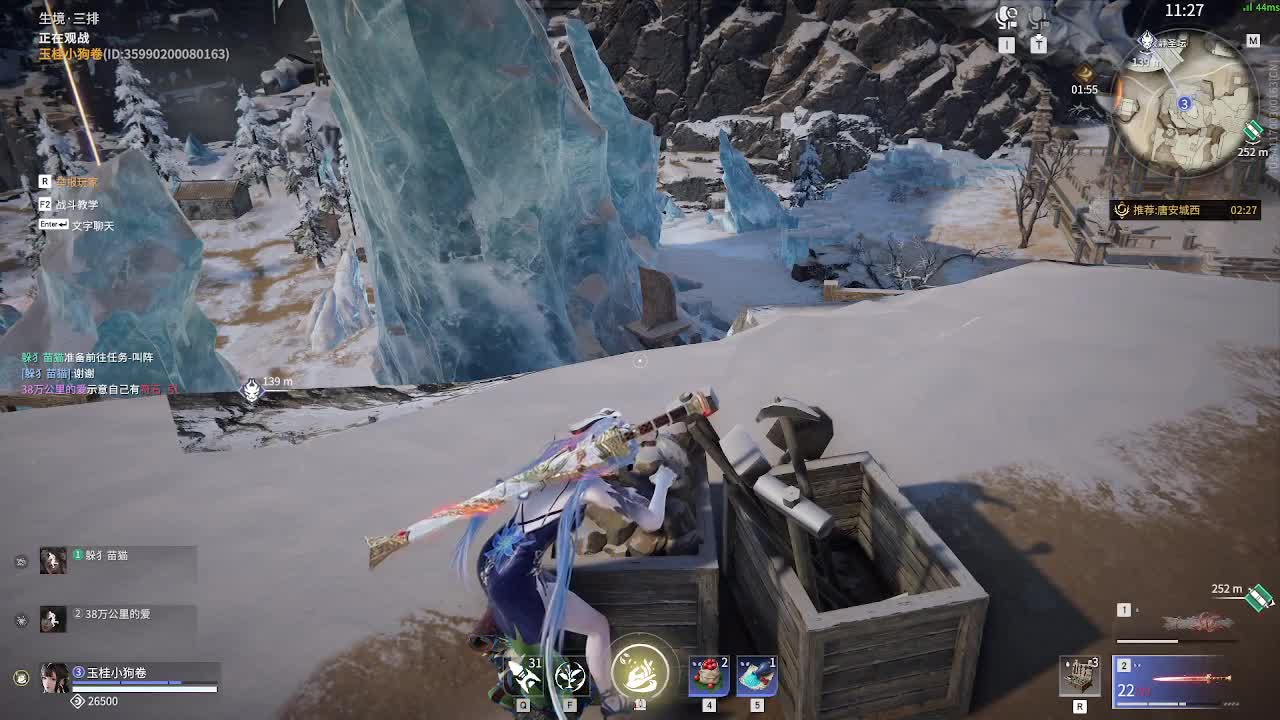The width and height of the screenshot is (1280, 720).
Task: Select the grappling hook item slot
Action: pos(523,675)
